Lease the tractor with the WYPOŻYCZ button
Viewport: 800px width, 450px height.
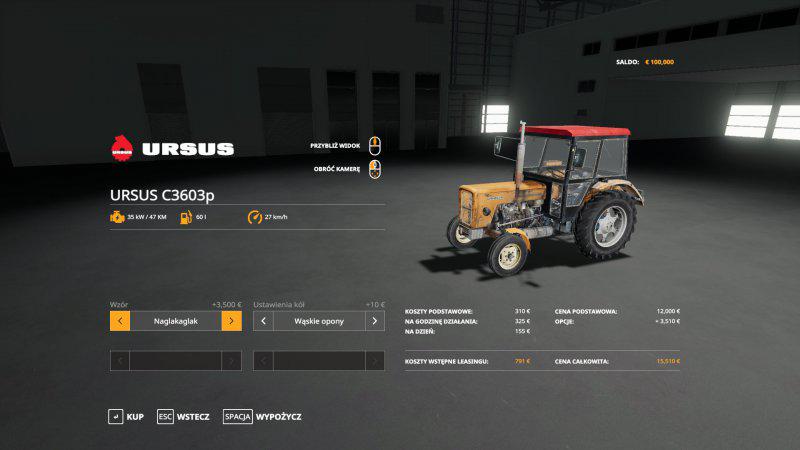coord(262,416)
